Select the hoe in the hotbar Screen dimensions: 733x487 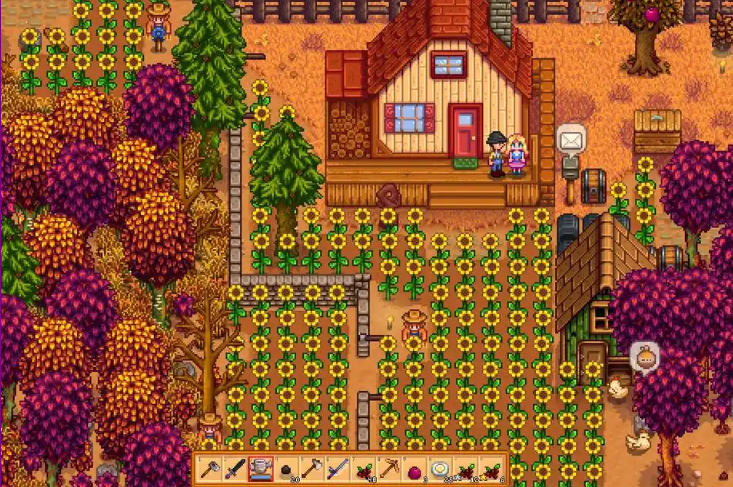coord(210,467)
